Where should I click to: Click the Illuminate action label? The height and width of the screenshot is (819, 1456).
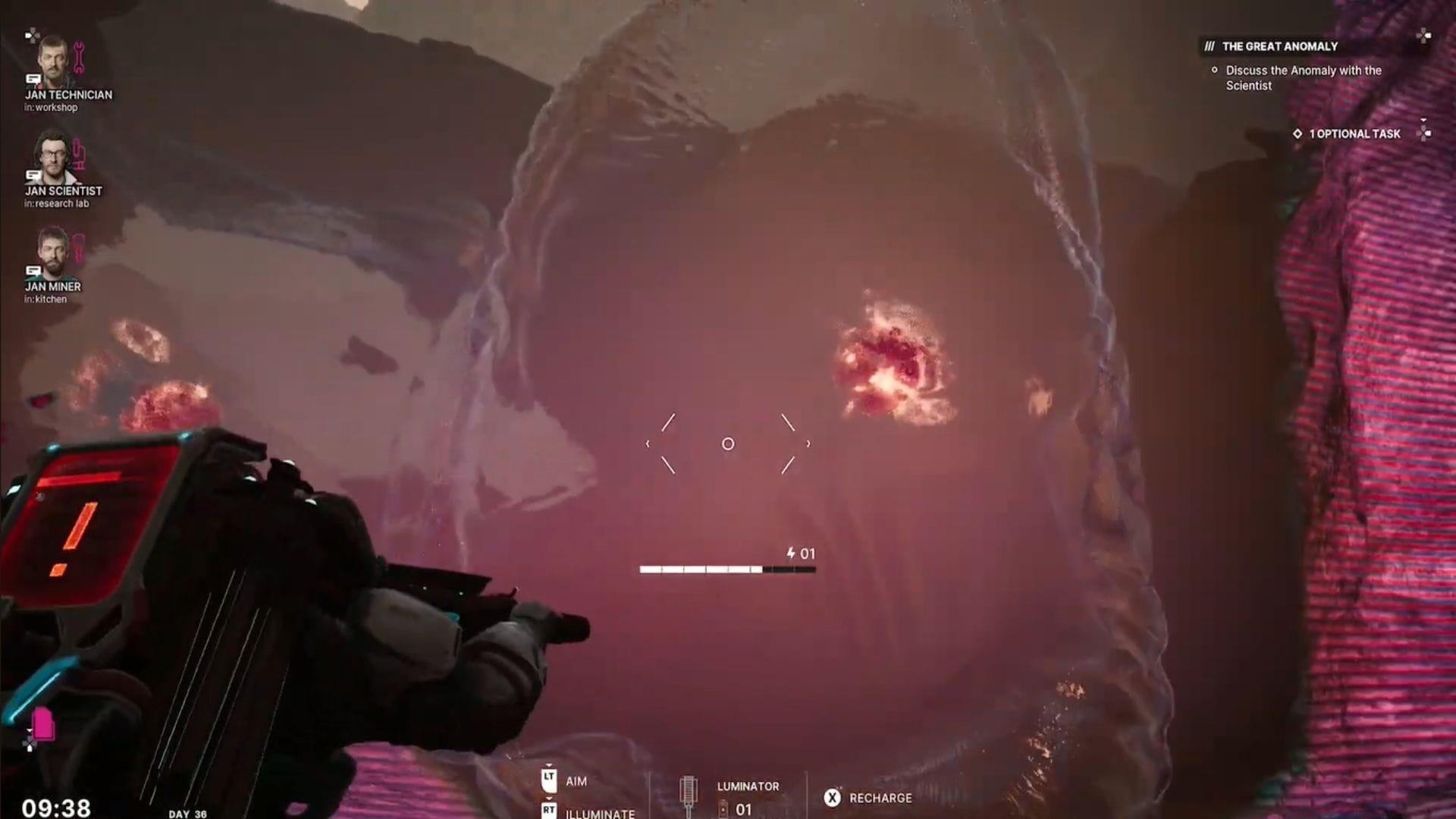tap(599, 814)
